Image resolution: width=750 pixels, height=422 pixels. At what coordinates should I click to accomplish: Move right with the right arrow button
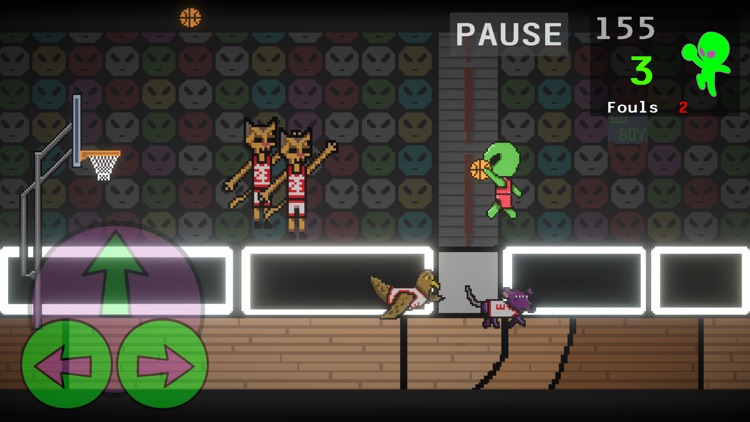162,364
